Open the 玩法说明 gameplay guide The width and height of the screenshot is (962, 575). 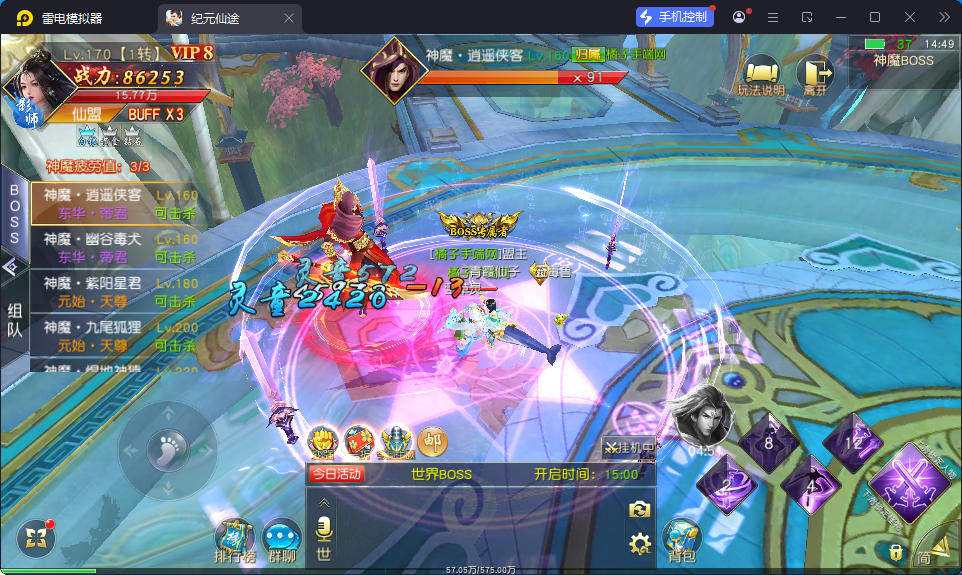coord(762,75)
